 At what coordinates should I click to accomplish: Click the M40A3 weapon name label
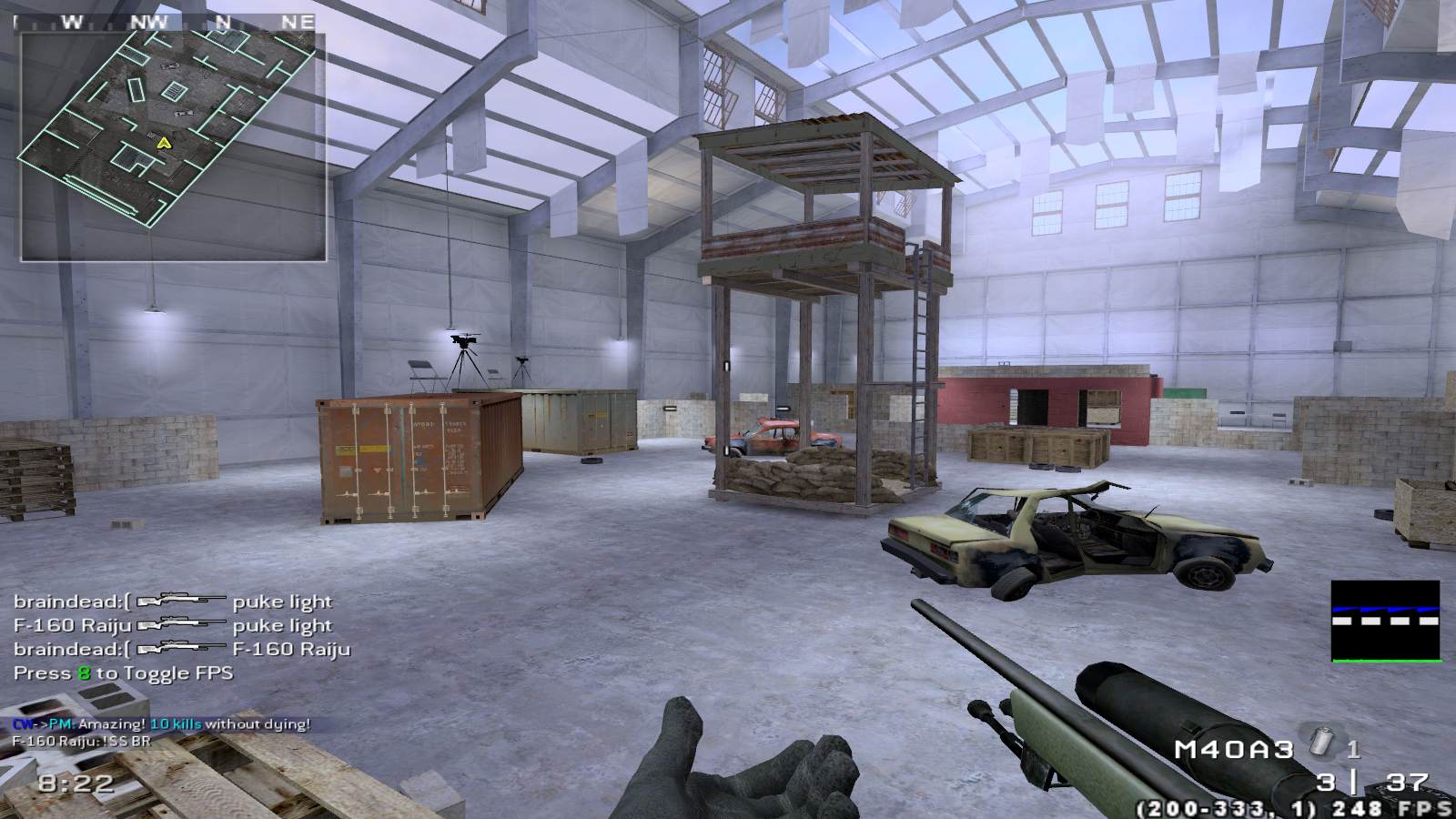(1233, 750)
